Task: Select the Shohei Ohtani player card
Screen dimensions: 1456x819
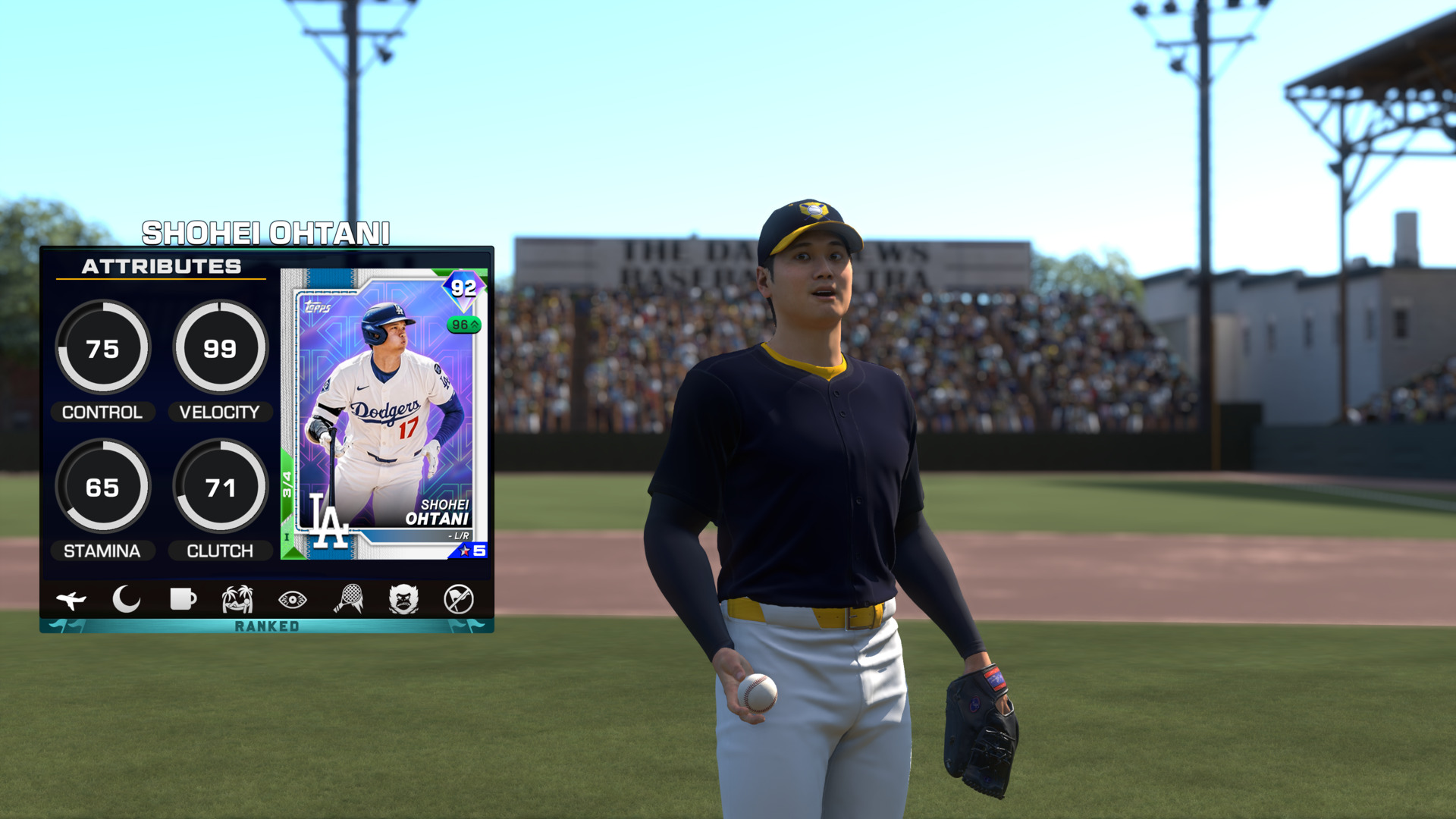Action: point(384,414)
